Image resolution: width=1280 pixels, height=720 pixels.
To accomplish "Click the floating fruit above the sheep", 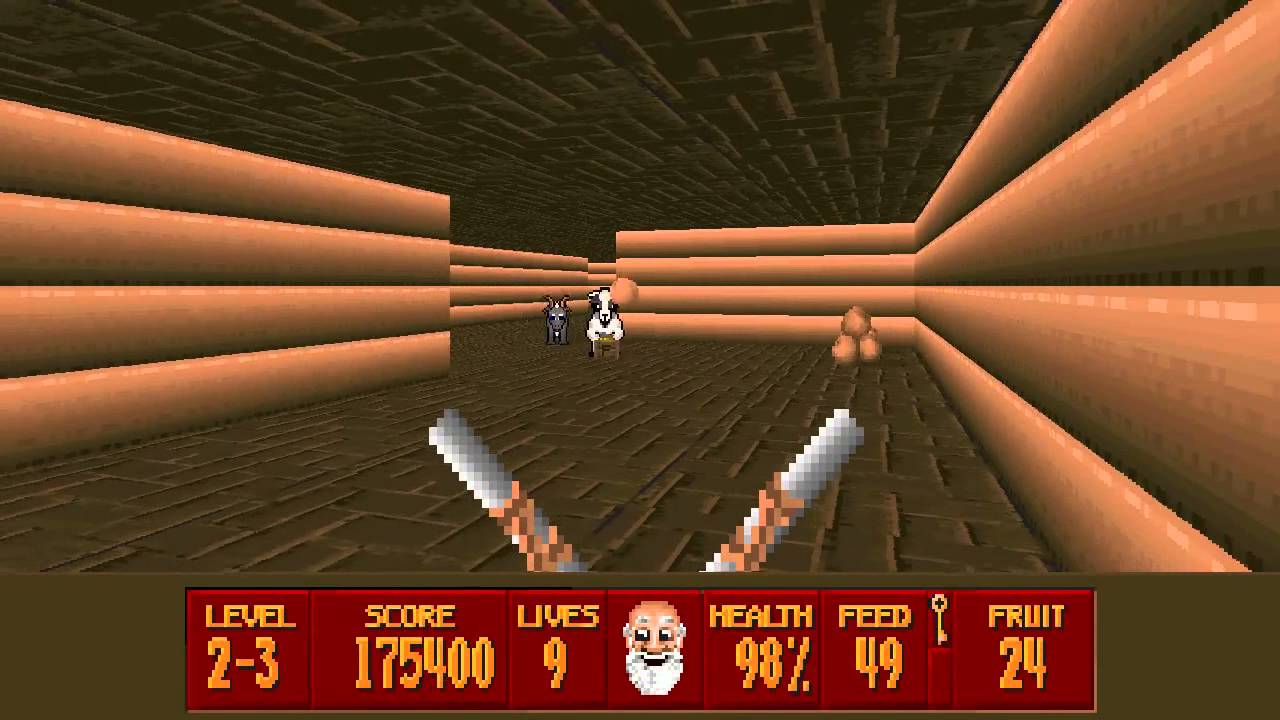I will click(x=625, y=290).
